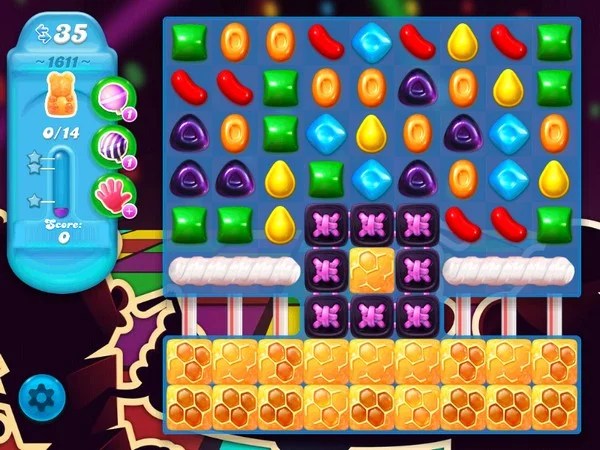Image resolution: width=600 pixels, height=450 pixels.
Task: Select the yellow candy in the fifth row
Action: tap(279, 223)
